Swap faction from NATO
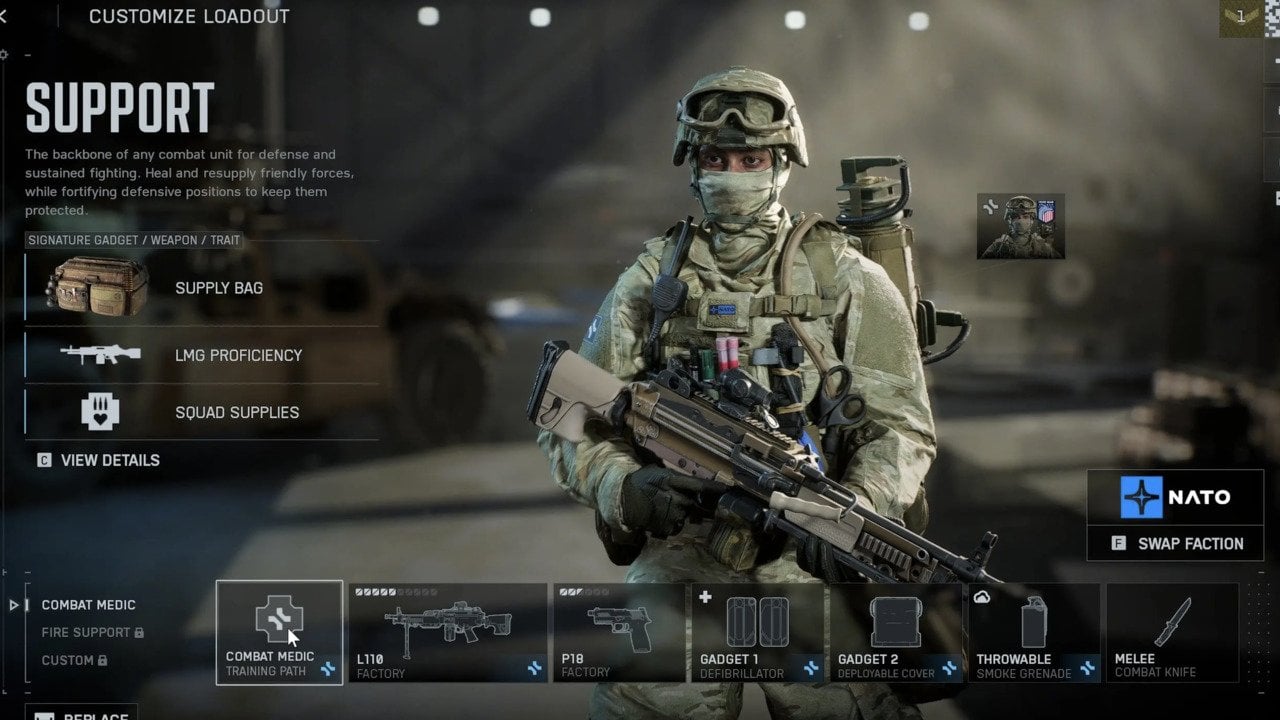 [x=1176, y=544]
